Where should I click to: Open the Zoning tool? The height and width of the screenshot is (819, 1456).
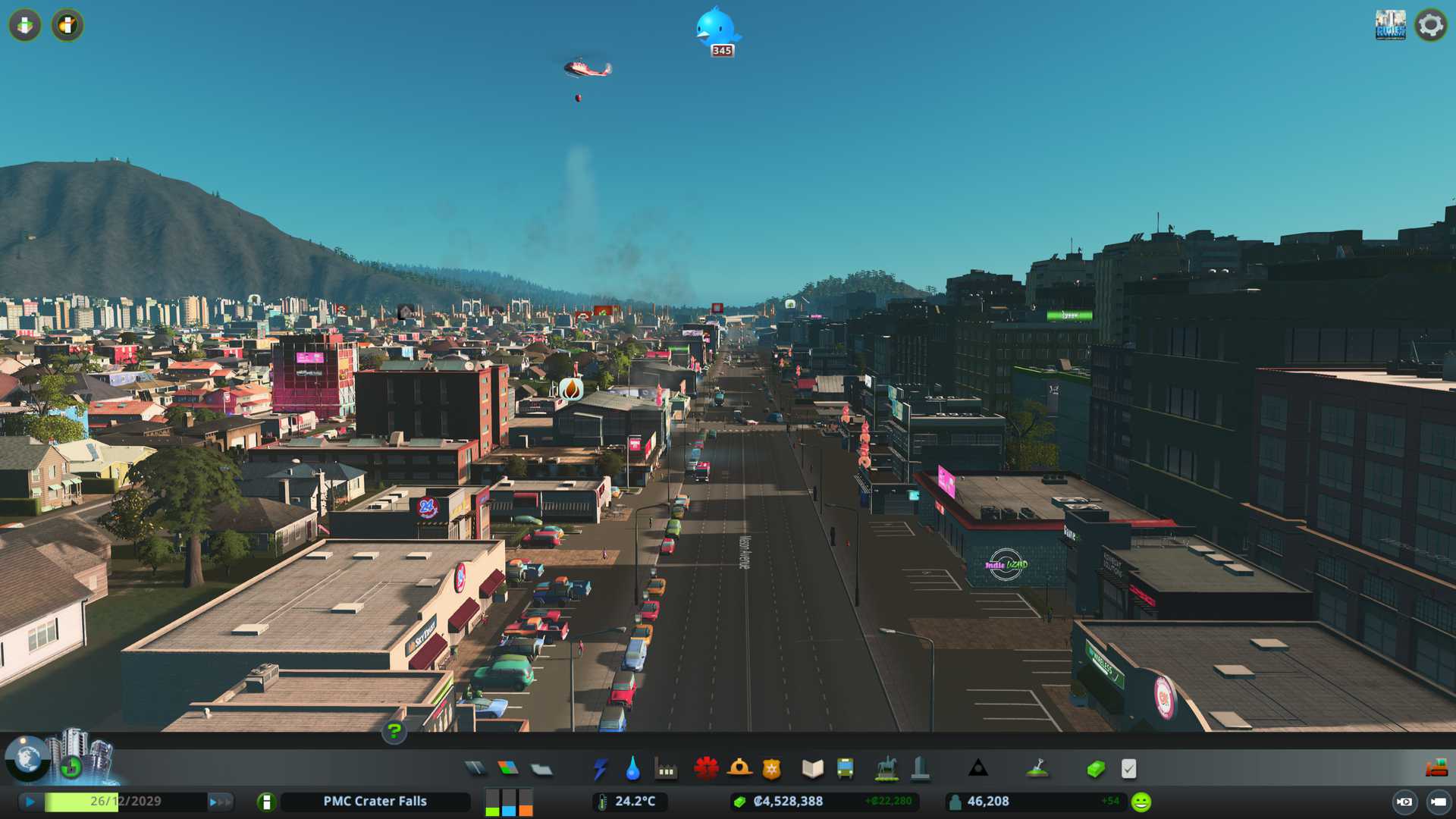click(x=508, y=769)
